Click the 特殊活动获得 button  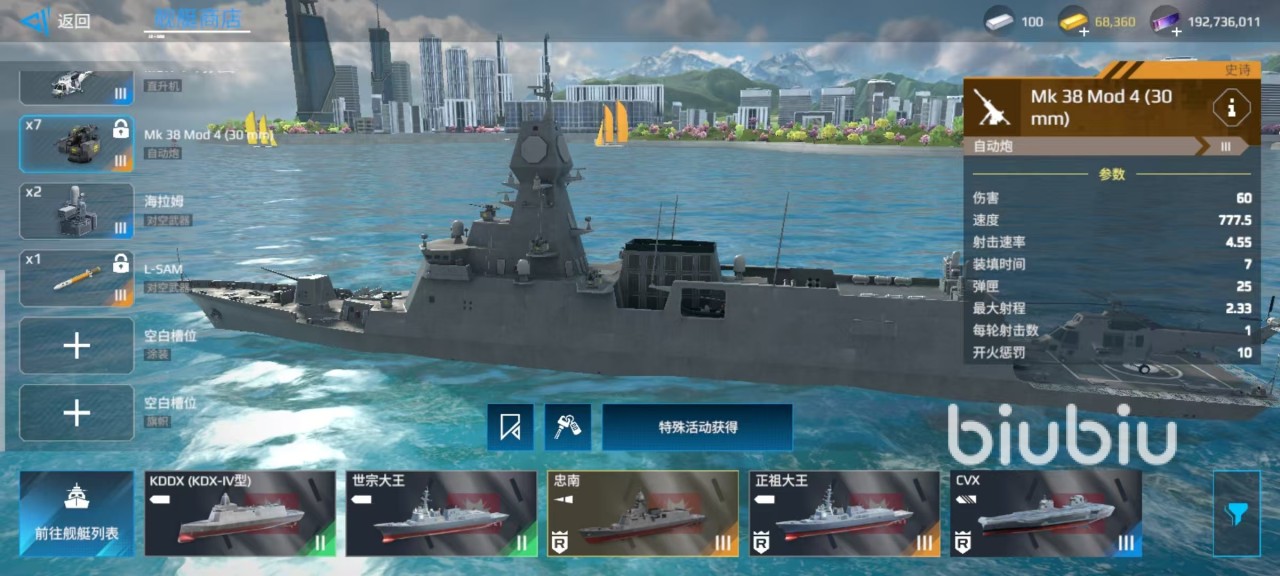(x=697, y=428)
